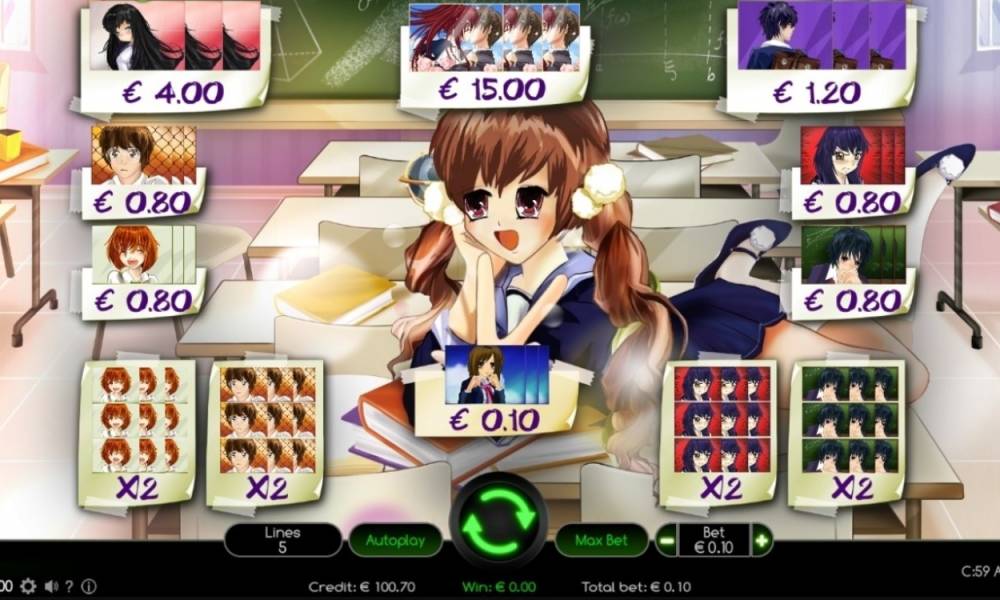This screenshot has width=1000, height=600.
Task: Increase the bet with the plus button
Action: point(762,541)
